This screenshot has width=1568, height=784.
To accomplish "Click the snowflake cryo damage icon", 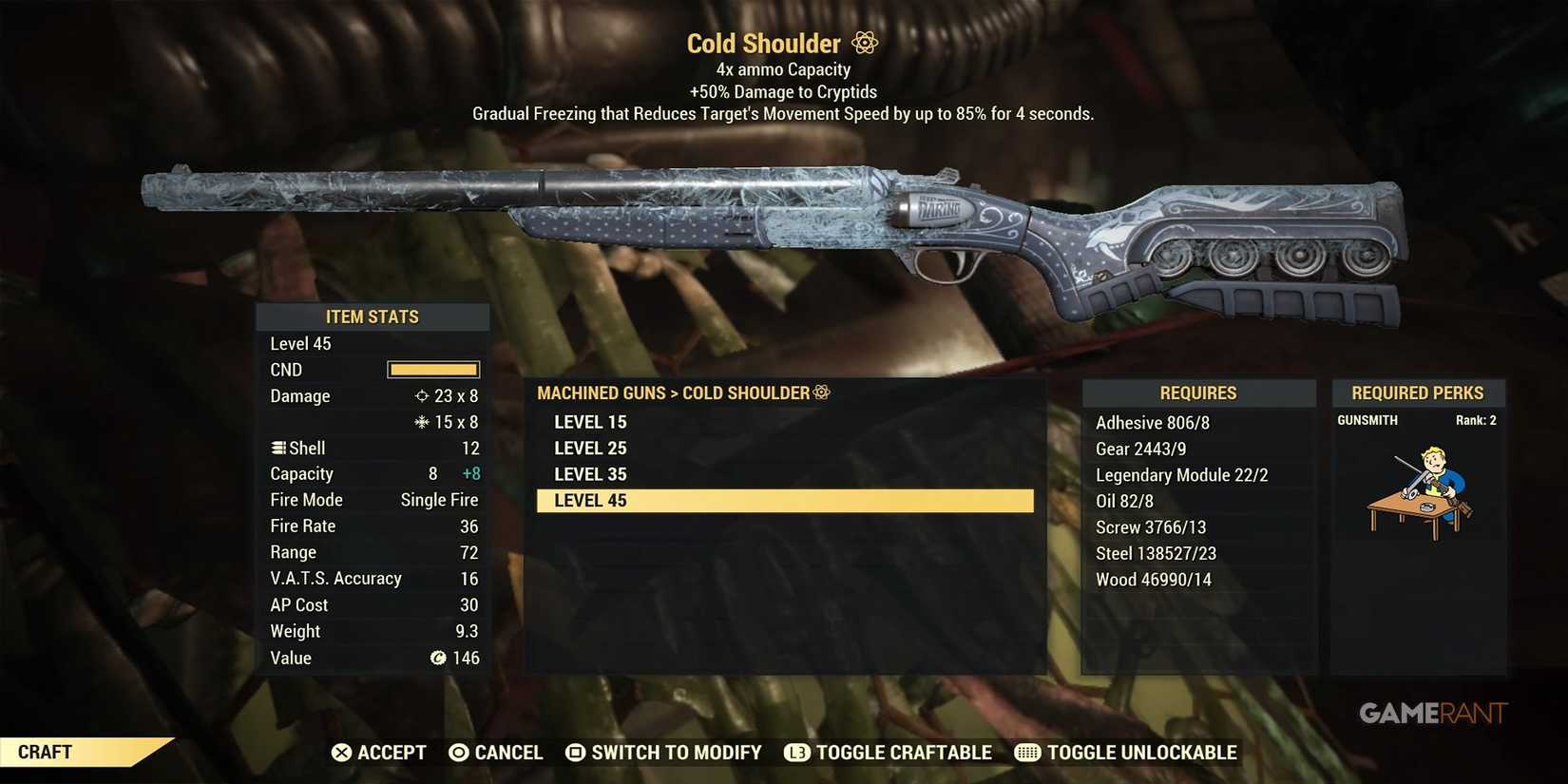I will point(419,422).
